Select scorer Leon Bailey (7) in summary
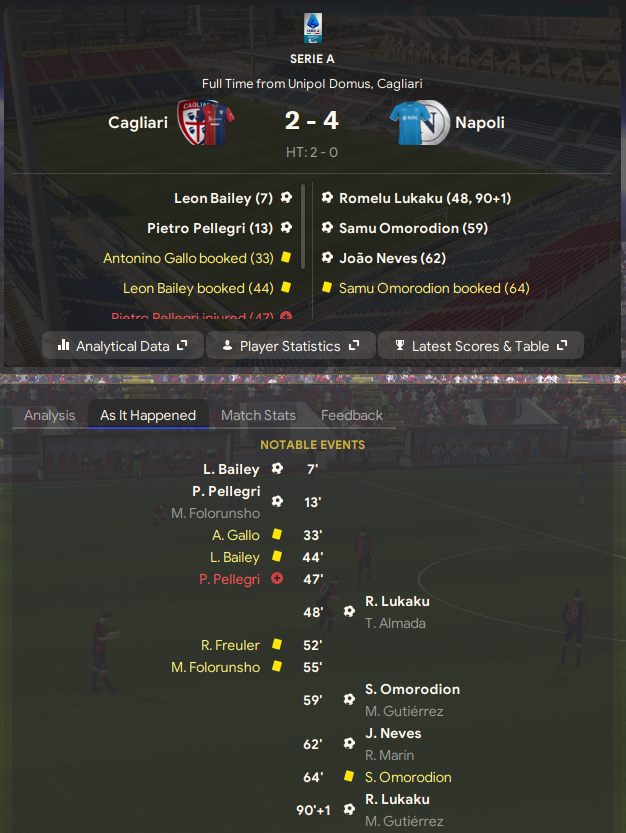This screenshot has width=626, height=833. (223, 198)
